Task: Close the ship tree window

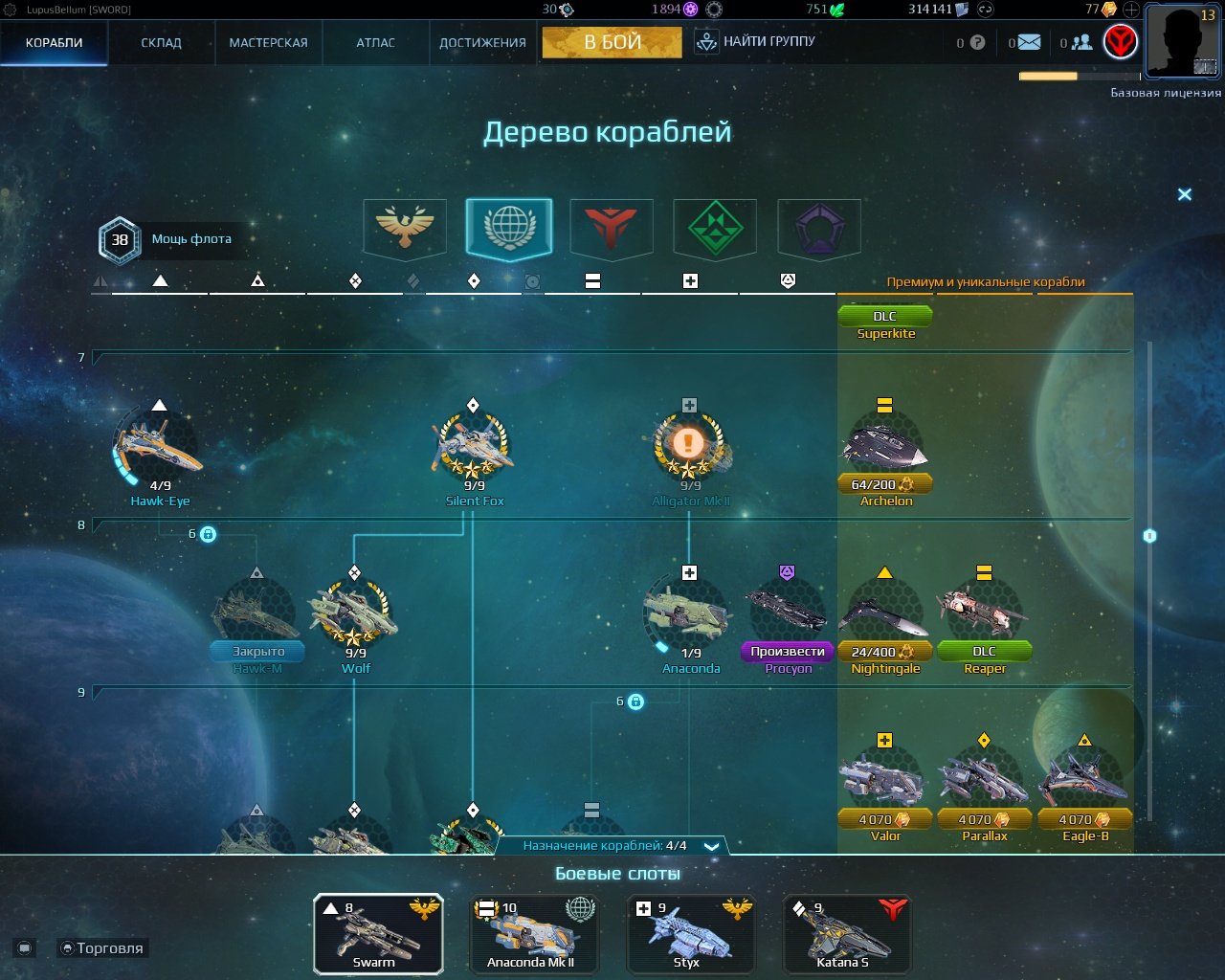Action: click(x=1185, y=194)
